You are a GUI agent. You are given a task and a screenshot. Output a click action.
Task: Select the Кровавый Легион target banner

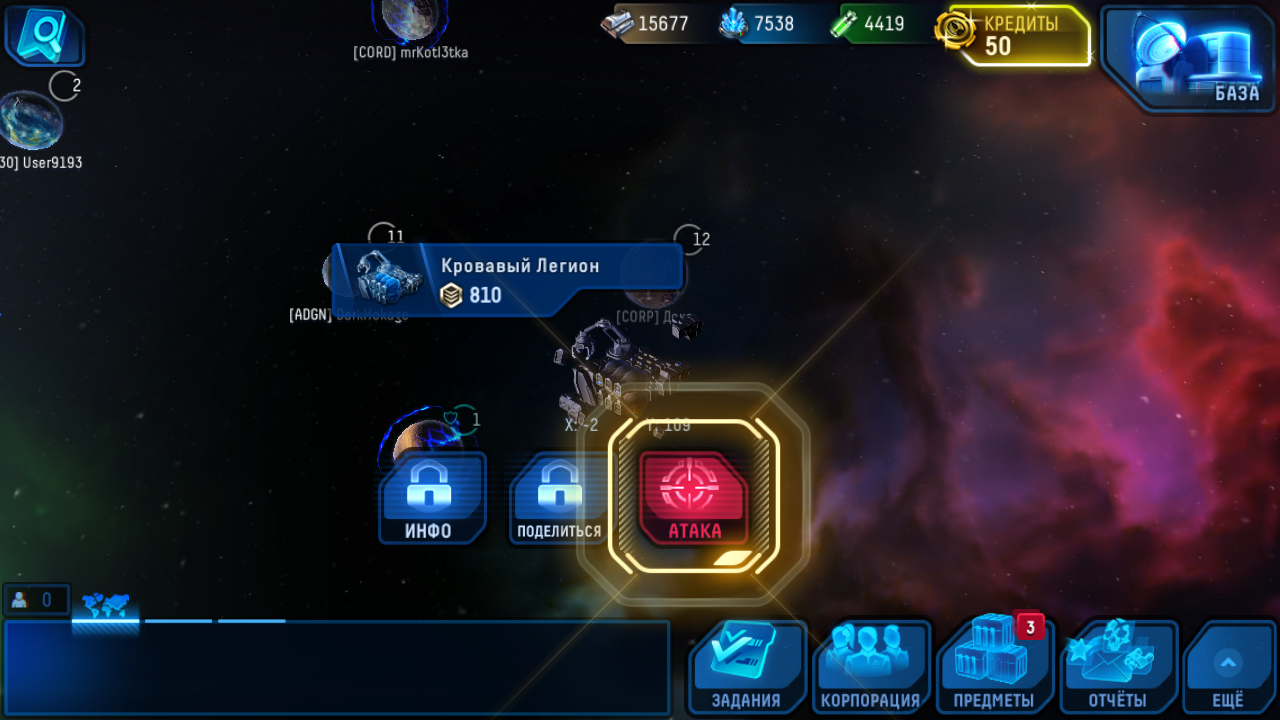pyautogui.click(x=508, y=280)
